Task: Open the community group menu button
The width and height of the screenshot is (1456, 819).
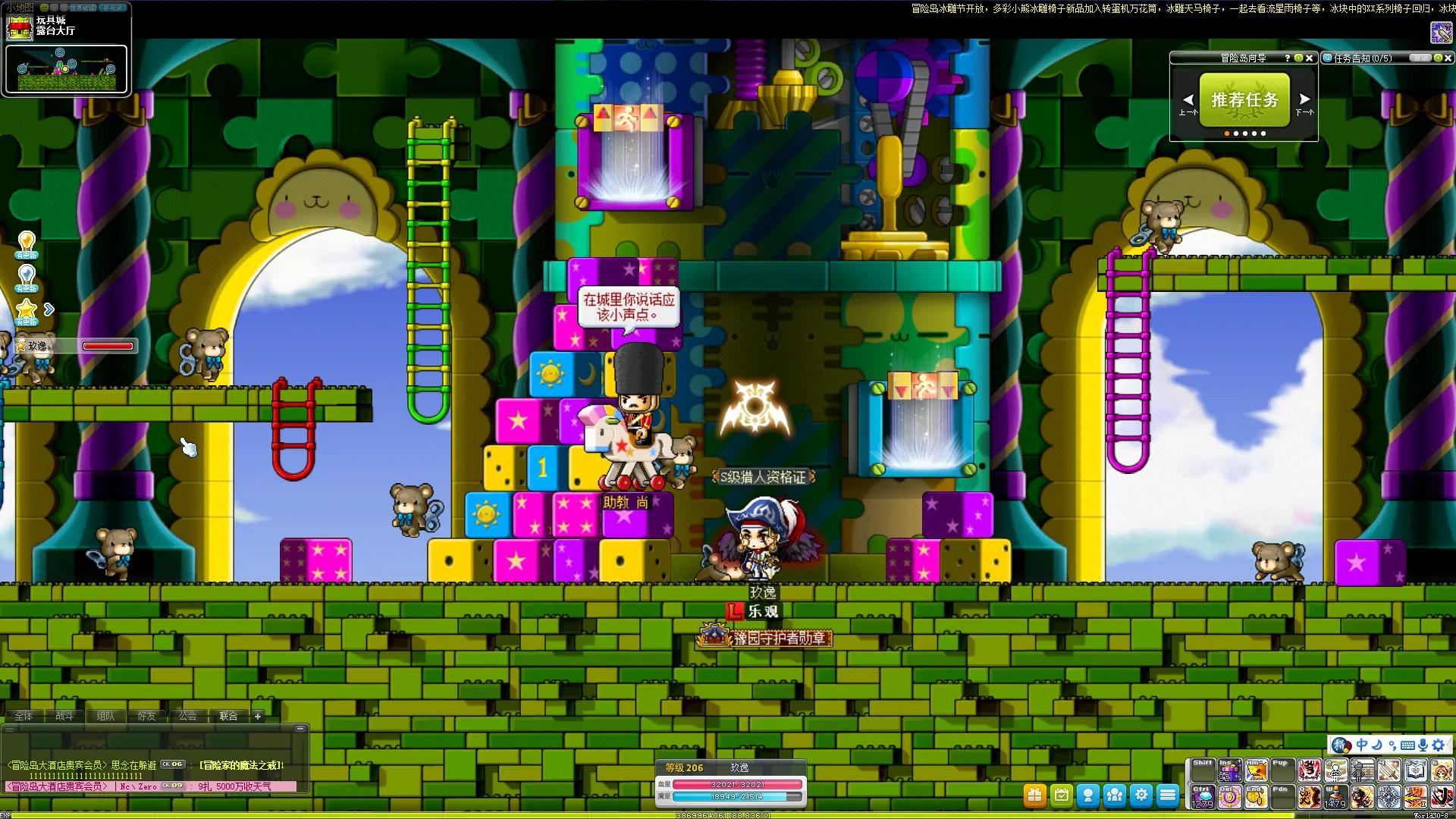Action: coord(1115,795)
